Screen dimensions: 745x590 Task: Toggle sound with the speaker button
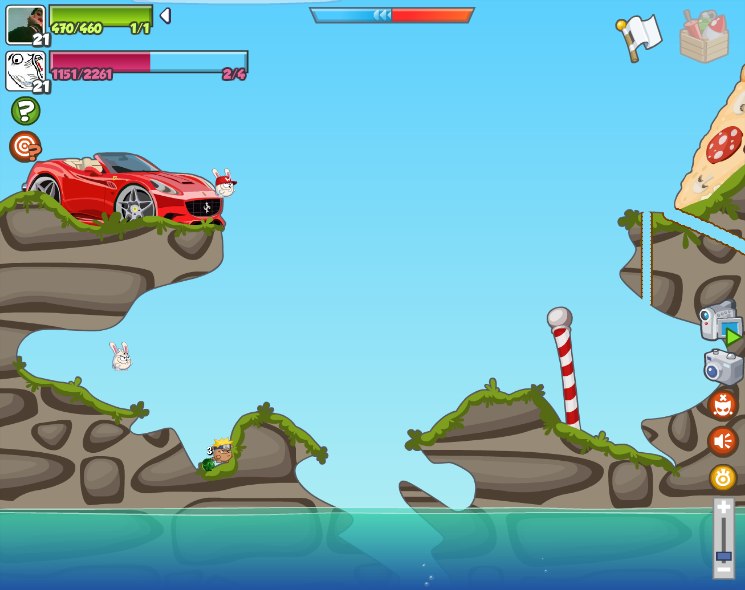click(x=722, y=441)
